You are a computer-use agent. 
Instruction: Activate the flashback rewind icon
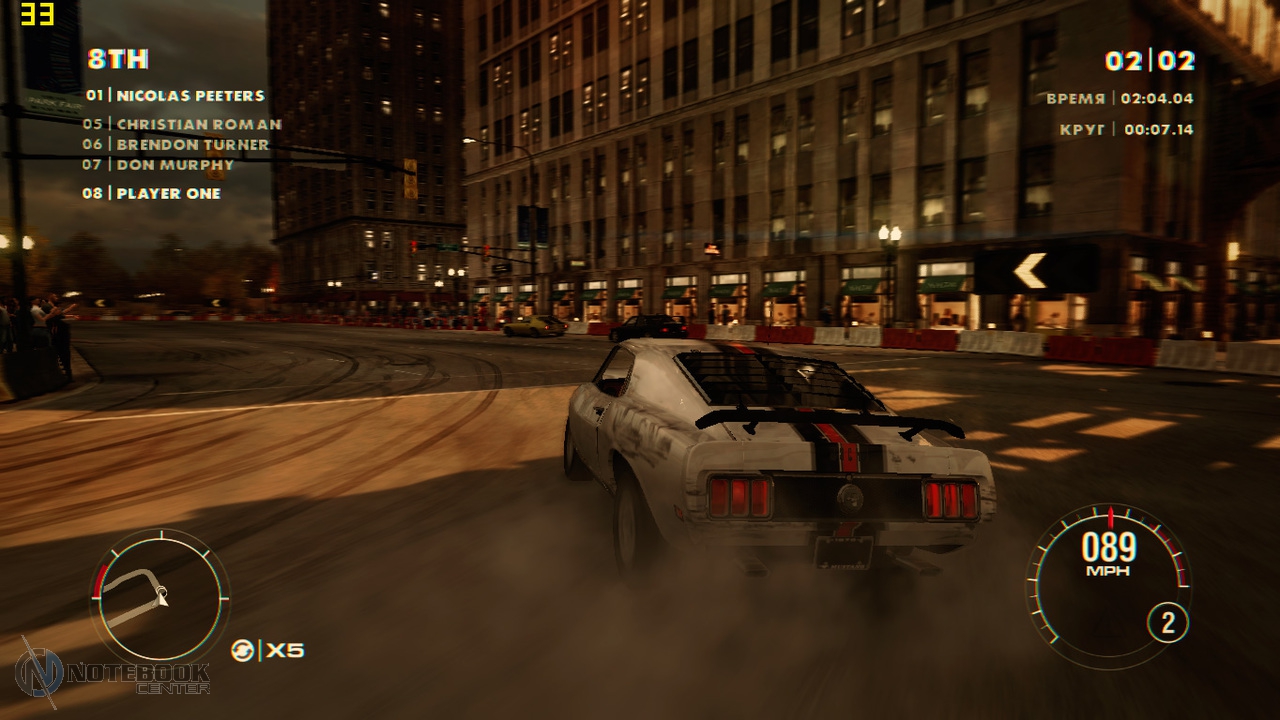pos(242,651)
